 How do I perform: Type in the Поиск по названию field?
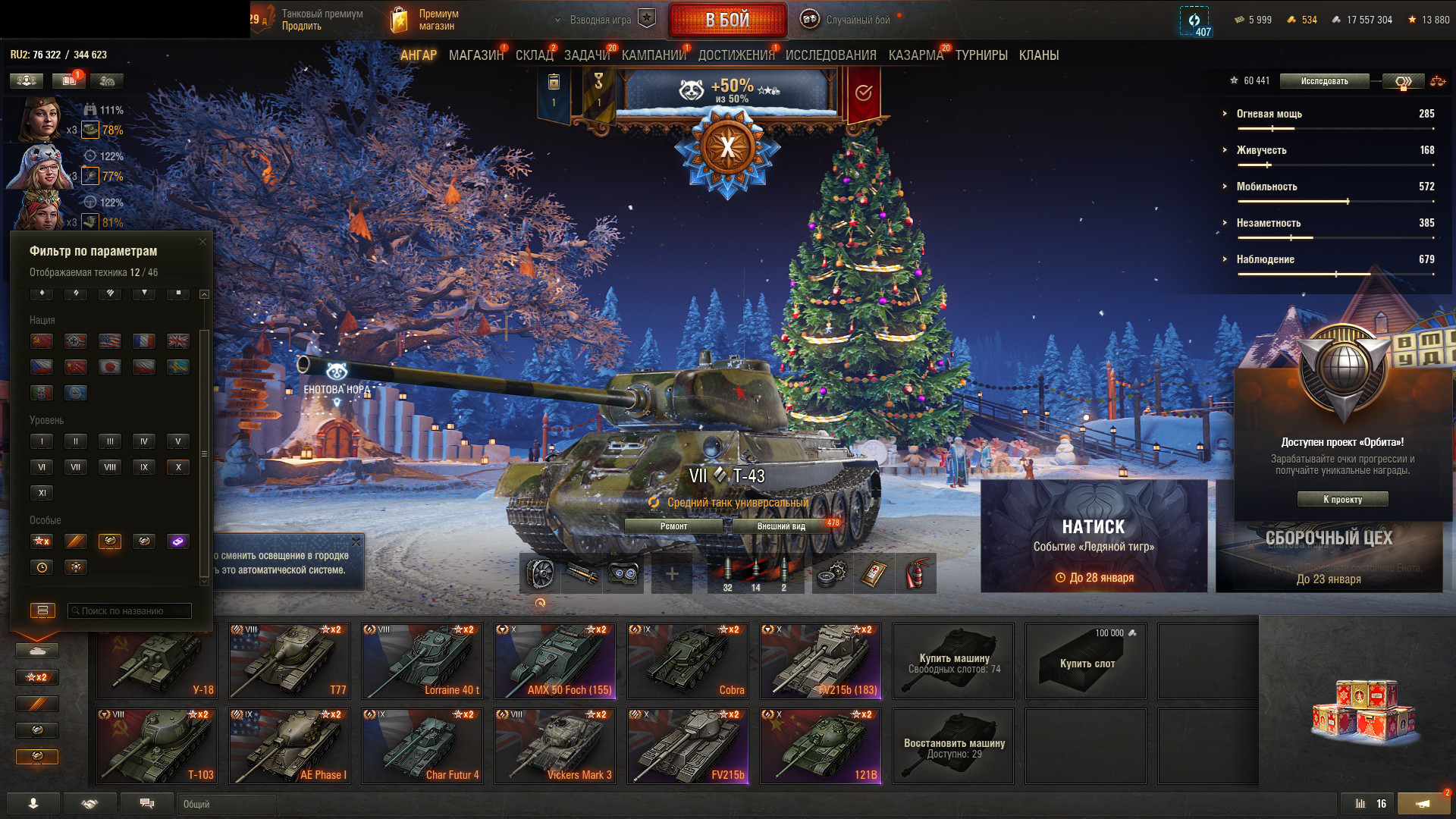[x=130, y=611]
